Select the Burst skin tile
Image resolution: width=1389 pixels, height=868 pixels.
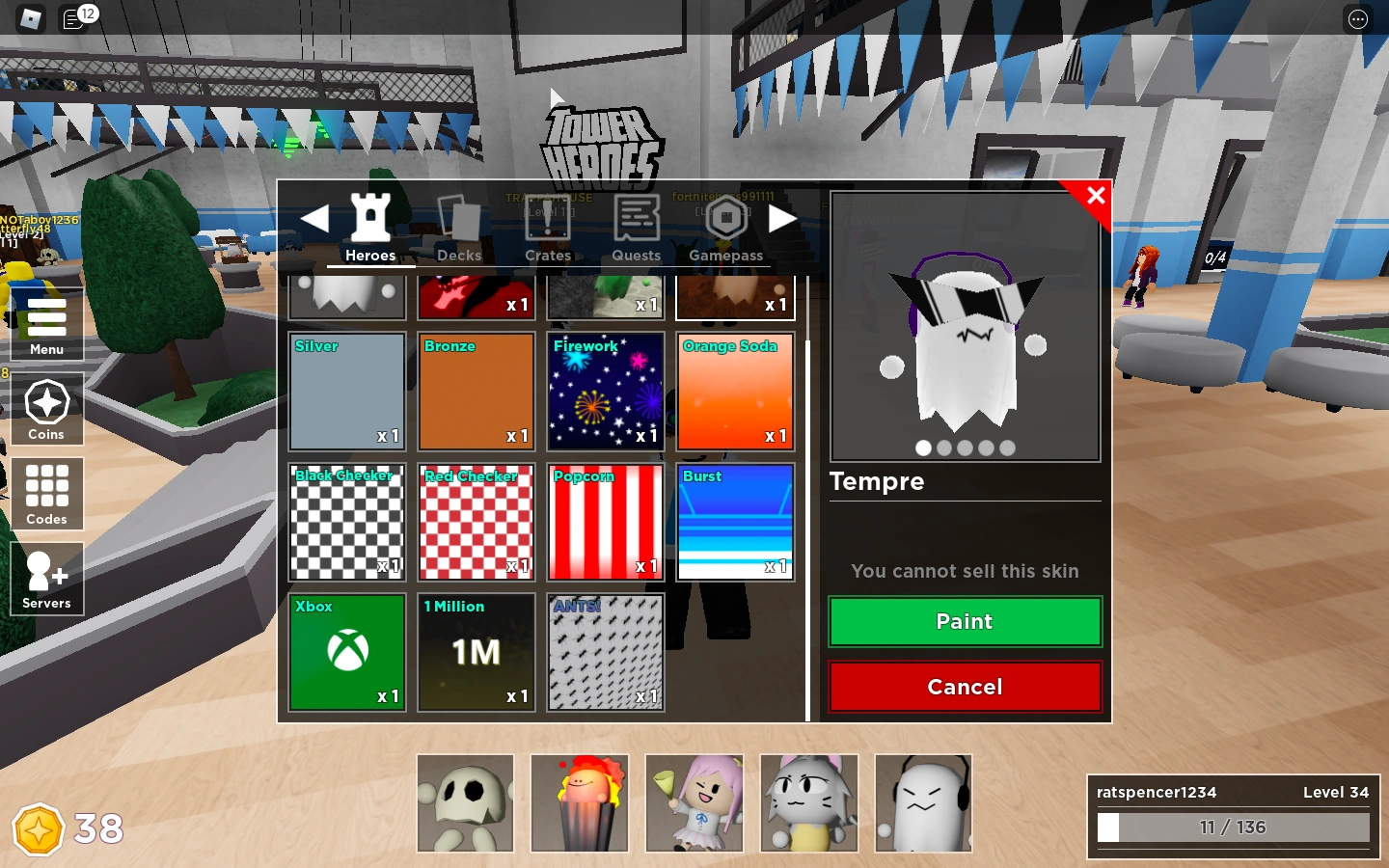click(x=735, y=522)
